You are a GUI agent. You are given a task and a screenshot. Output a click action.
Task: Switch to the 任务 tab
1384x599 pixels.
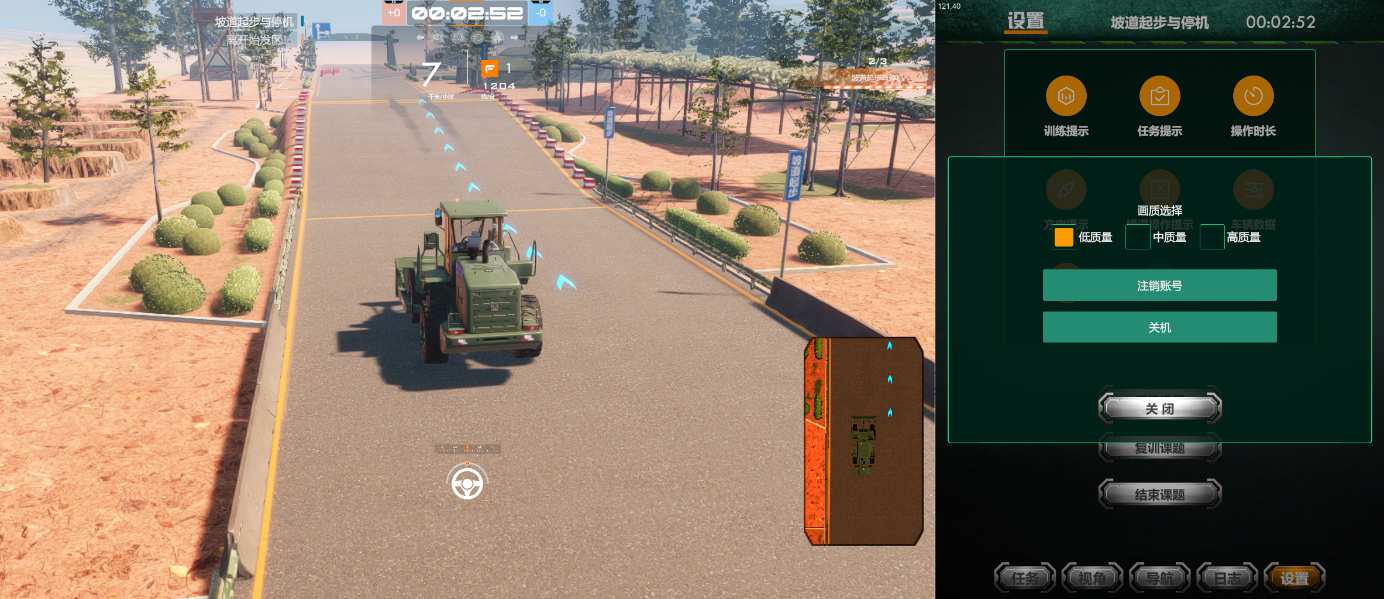(x=1025, y=578)
